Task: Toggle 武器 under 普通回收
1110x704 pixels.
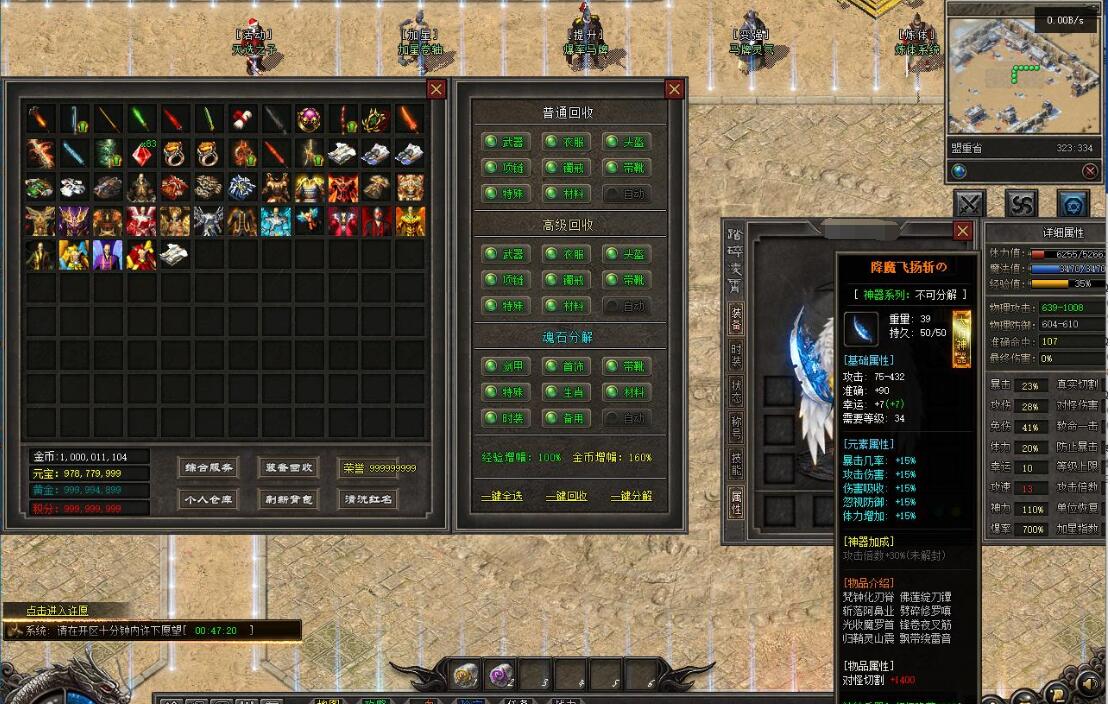Action: (505, 142)
